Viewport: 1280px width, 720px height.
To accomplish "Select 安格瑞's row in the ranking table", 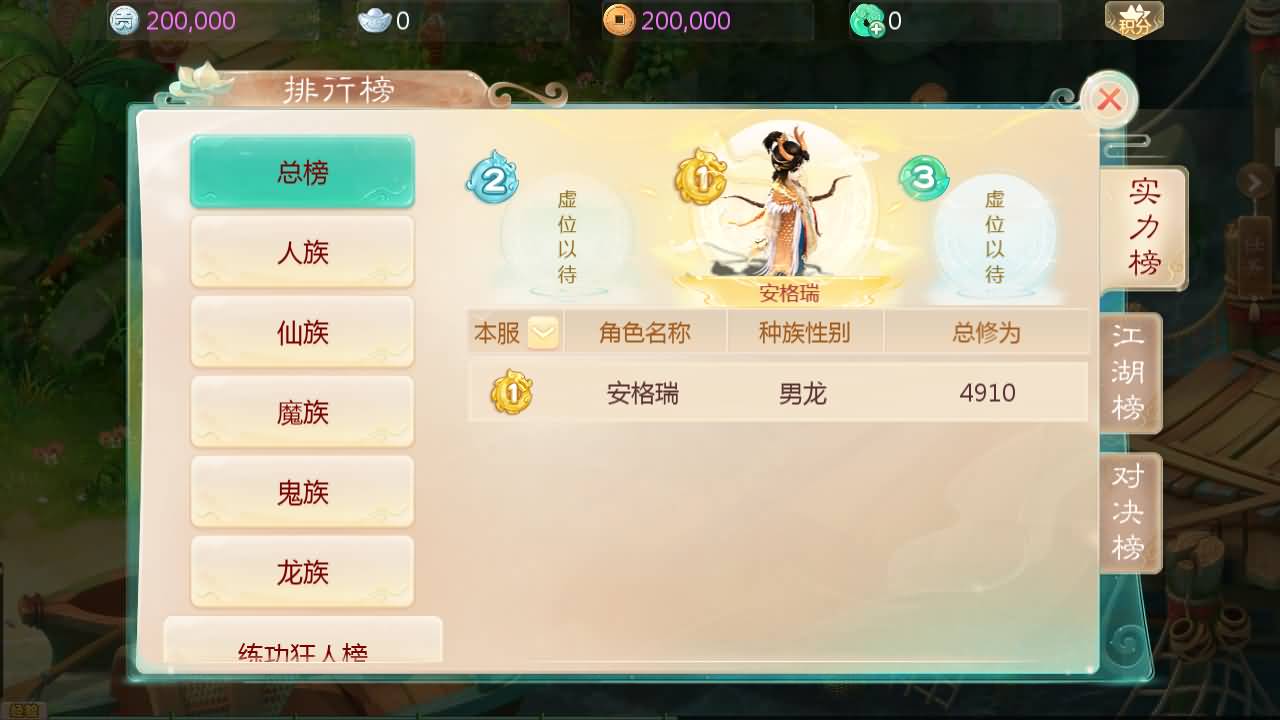I will 778,393.
